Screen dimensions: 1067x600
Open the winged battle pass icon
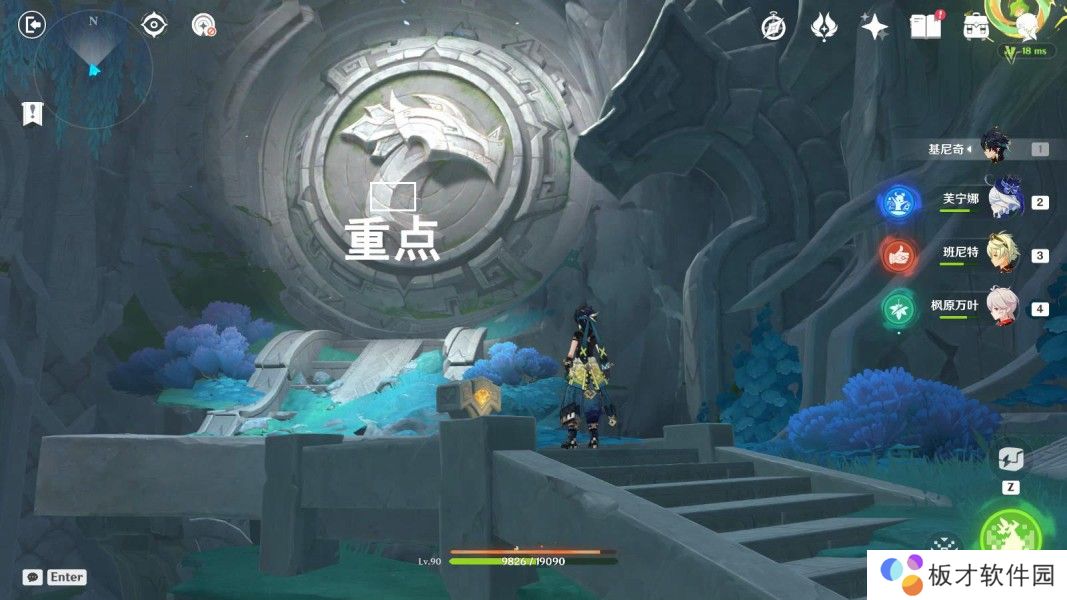[823, 27]
